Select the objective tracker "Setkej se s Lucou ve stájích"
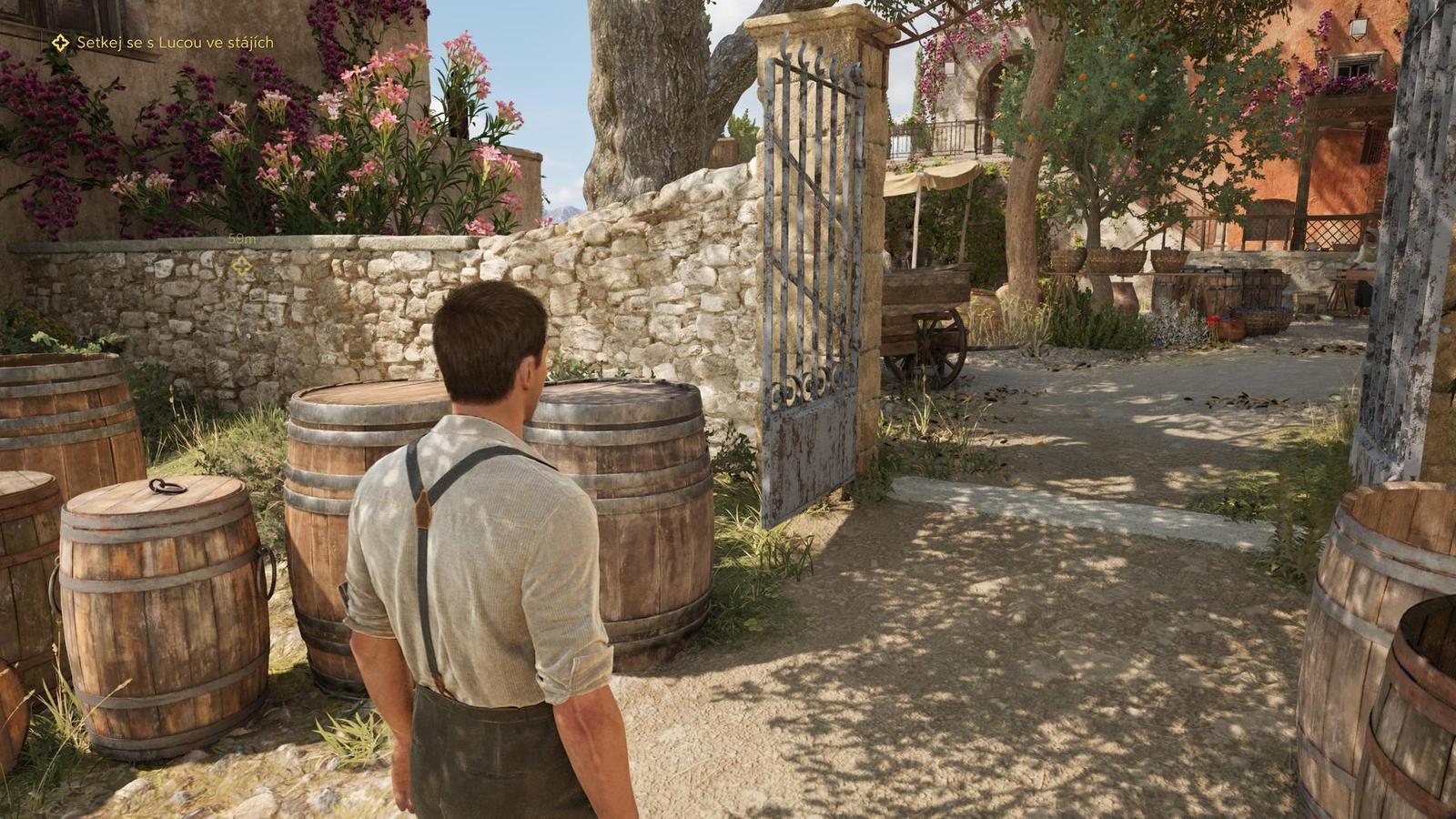The width and height of the screenshot is (1456, 819). click(x=164, y=43)
